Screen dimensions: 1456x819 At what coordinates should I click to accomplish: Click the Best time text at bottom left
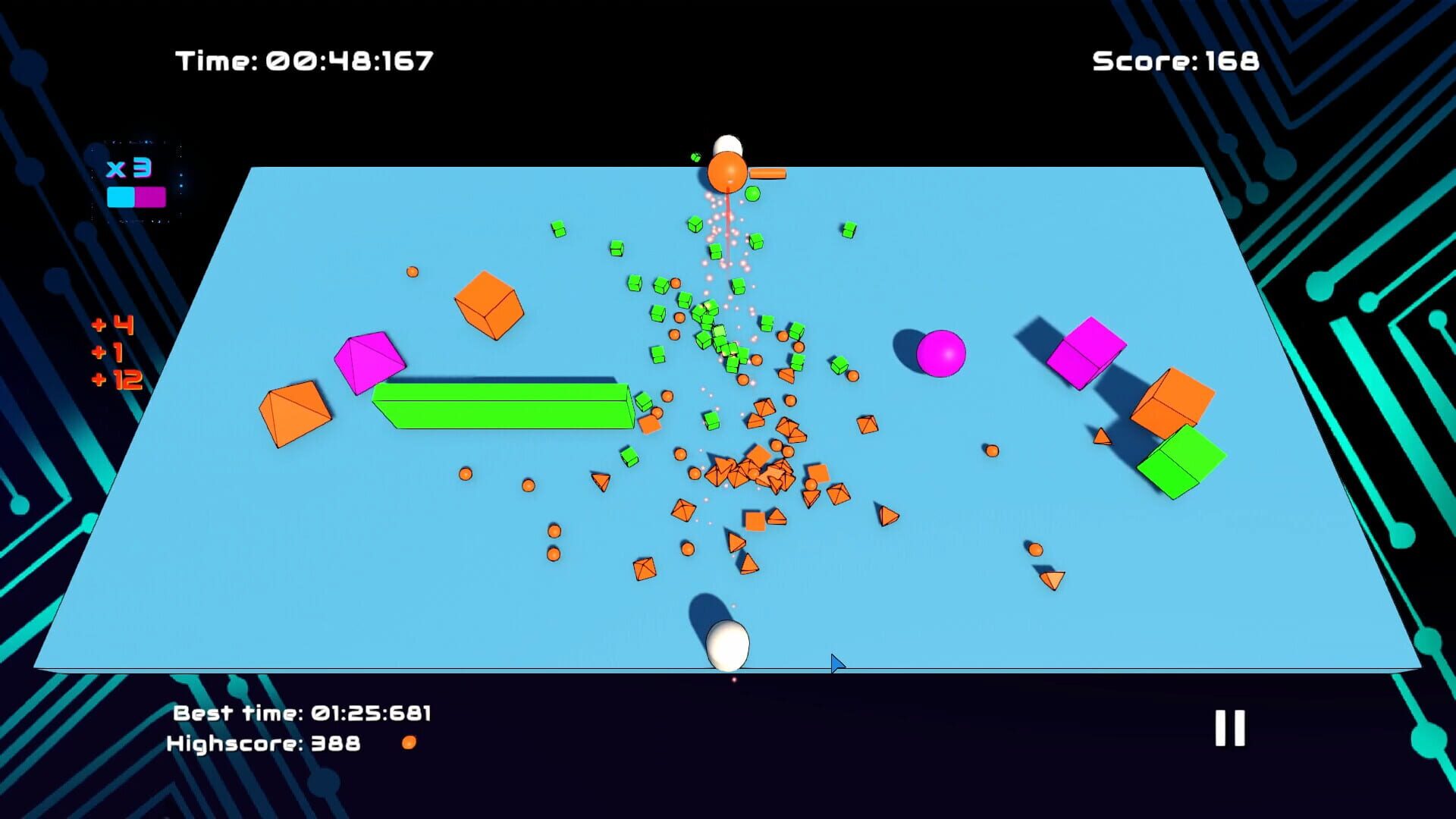(x=303, y=714)
